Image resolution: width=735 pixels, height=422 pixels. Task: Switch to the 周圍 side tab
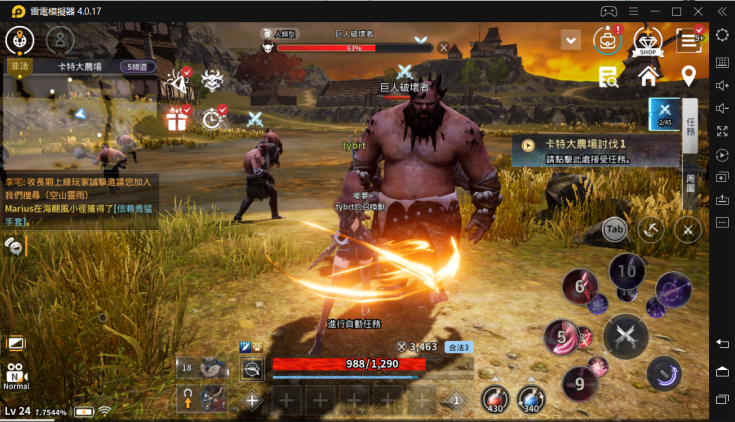click(x=690, y=181)
